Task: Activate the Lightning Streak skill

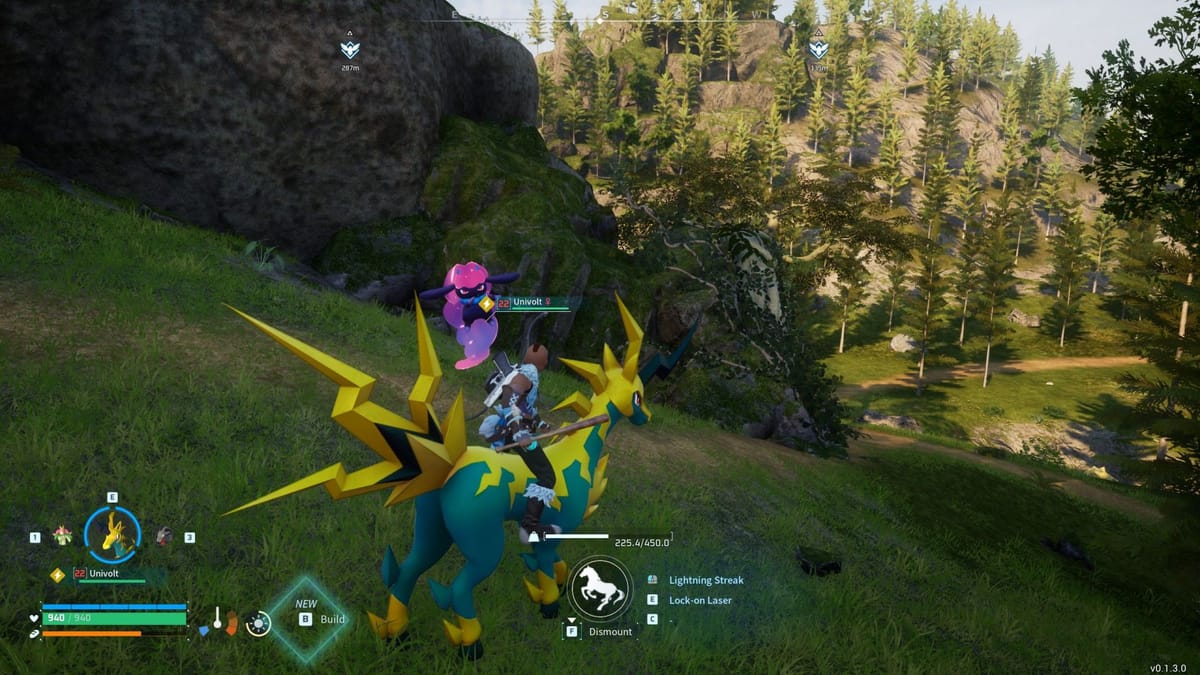Action: coord(706,580)
